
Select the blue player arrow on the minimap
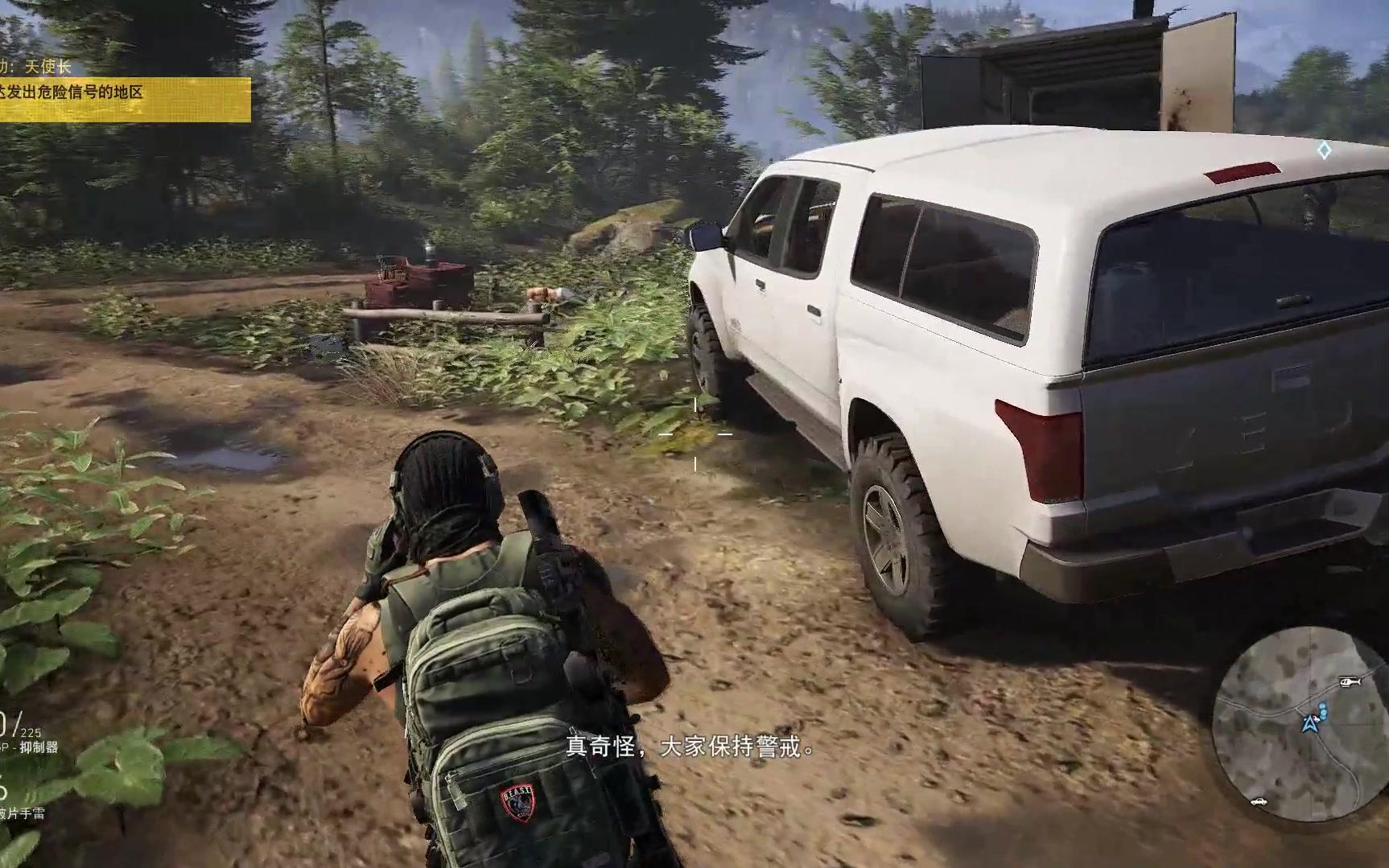tap(1309, 724)
